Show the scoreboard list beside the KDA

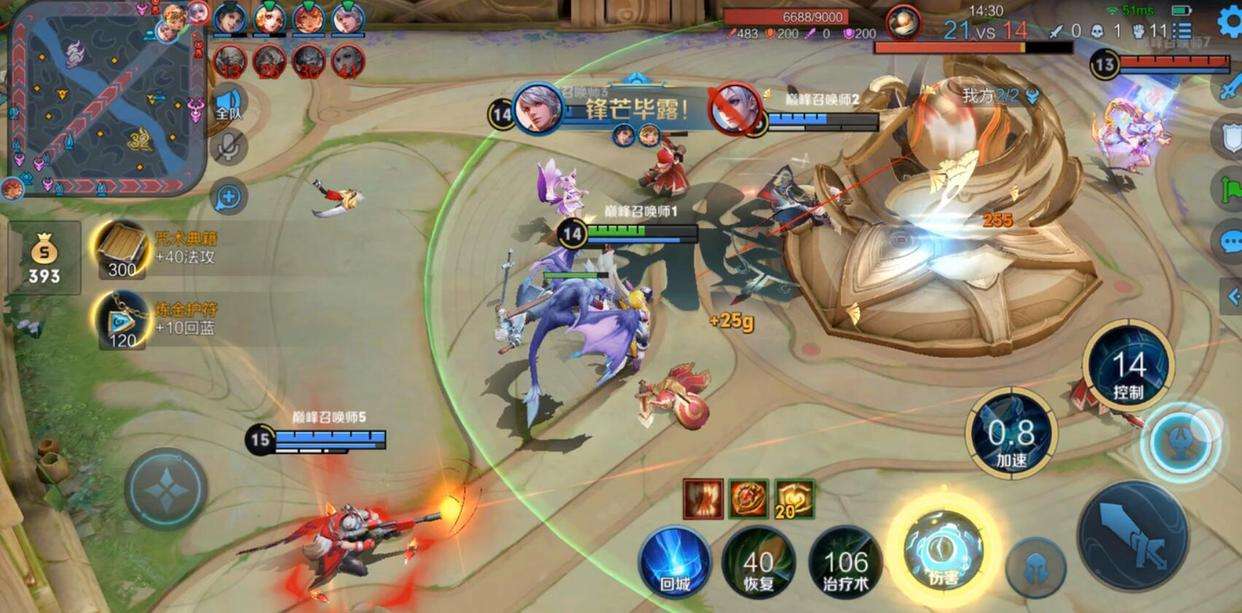point(1183,31)
